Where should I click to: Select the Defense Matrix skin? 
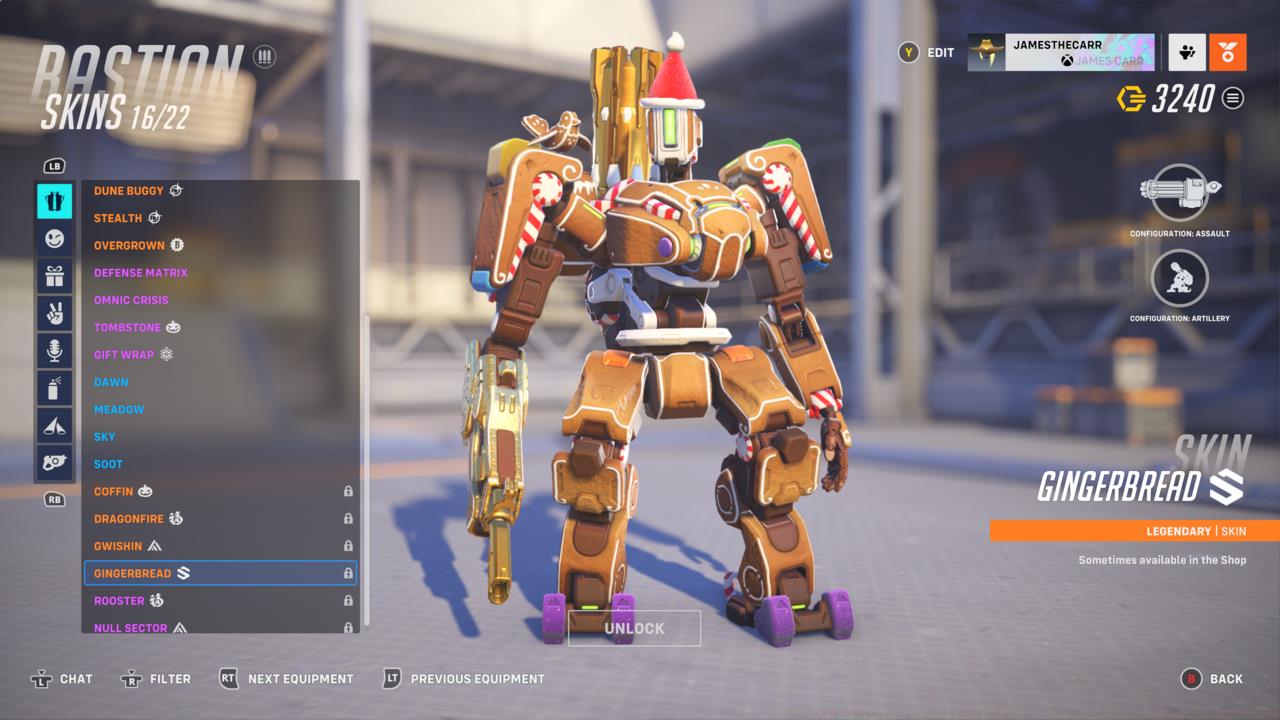[x=141, y=273]
